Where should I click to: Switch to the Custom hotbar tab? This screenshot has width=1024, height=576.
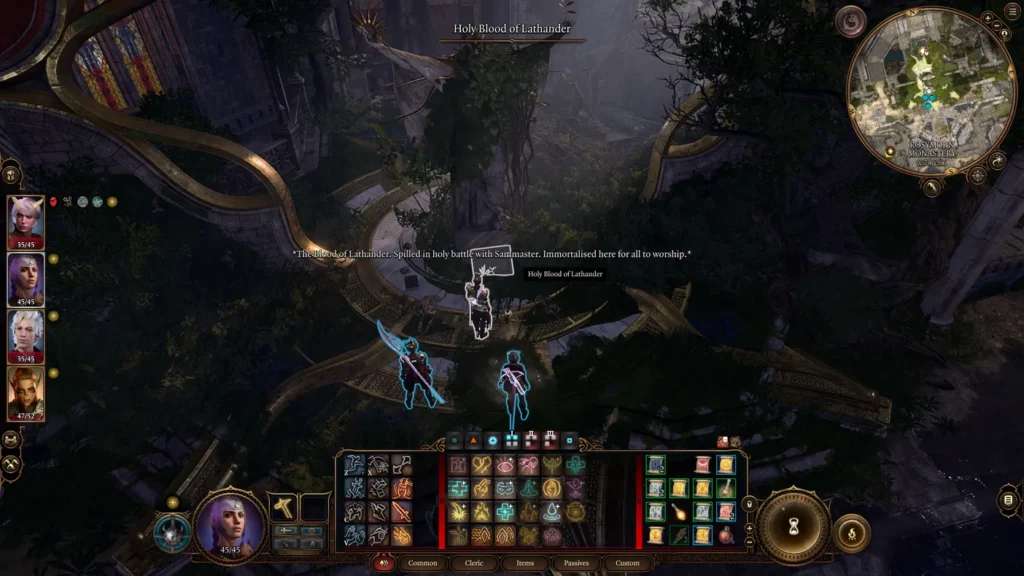[627, 563]
